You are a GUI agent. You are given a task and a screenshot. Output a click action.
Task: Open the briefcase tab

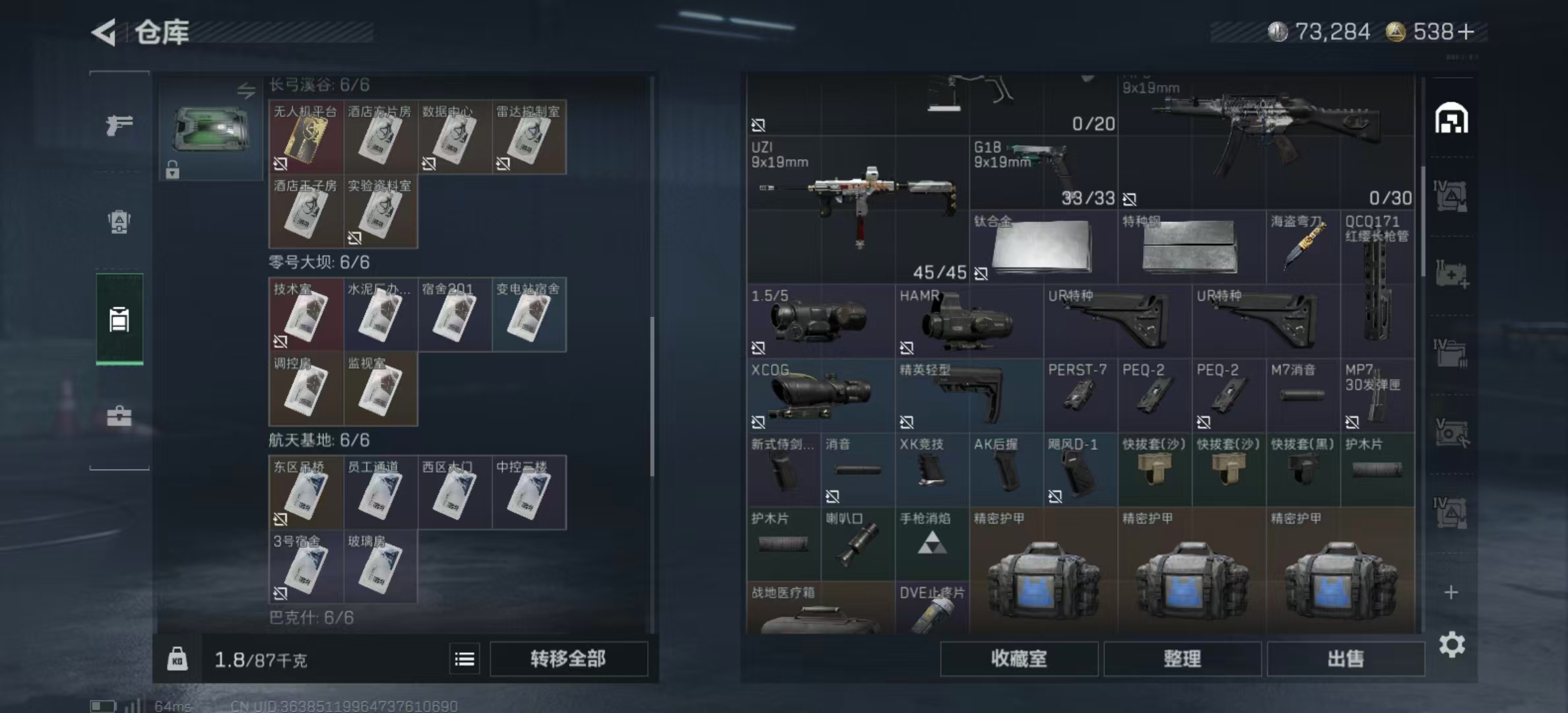click(119, 417)
